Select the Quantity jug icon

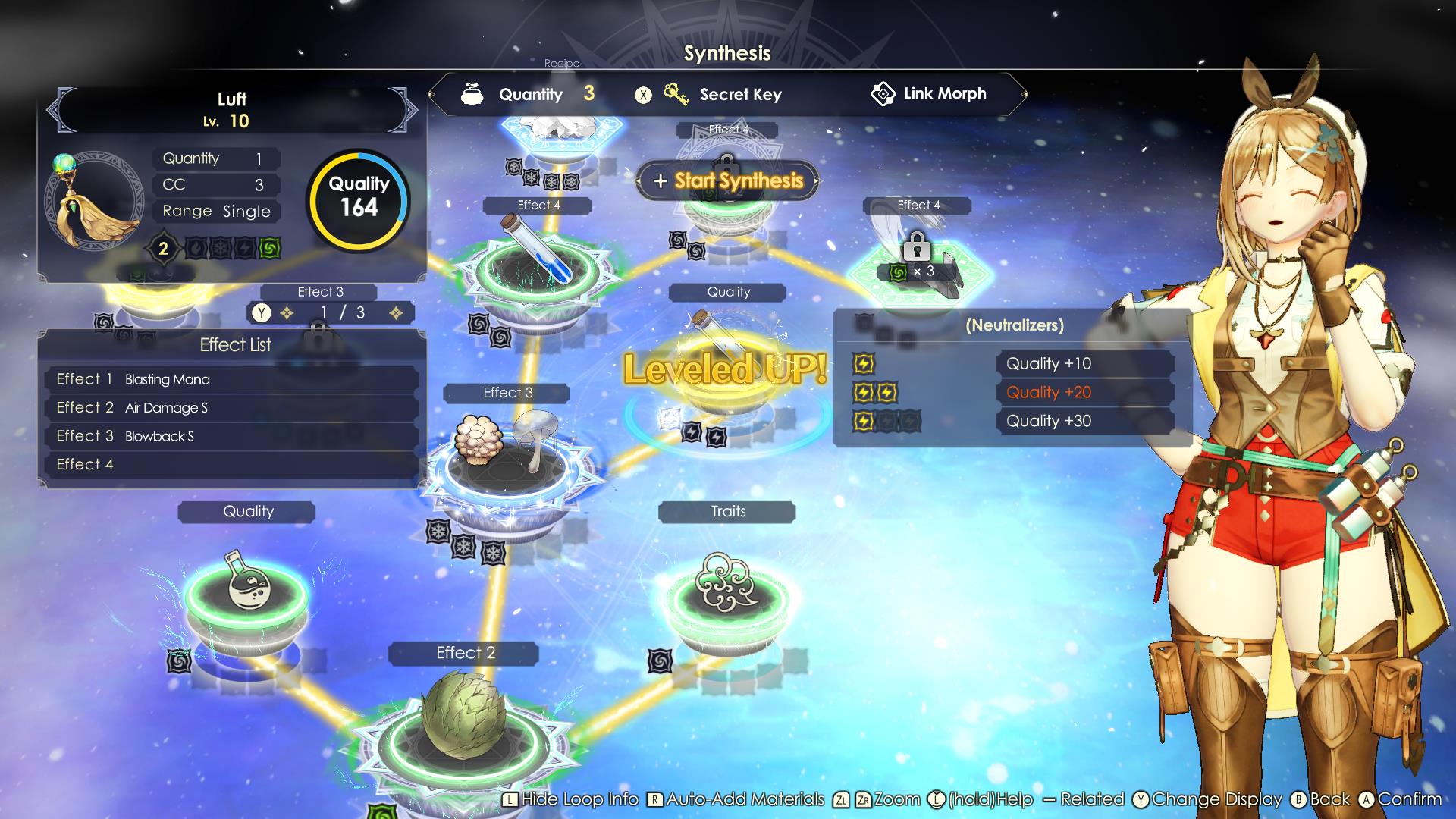tap(472, 94)
